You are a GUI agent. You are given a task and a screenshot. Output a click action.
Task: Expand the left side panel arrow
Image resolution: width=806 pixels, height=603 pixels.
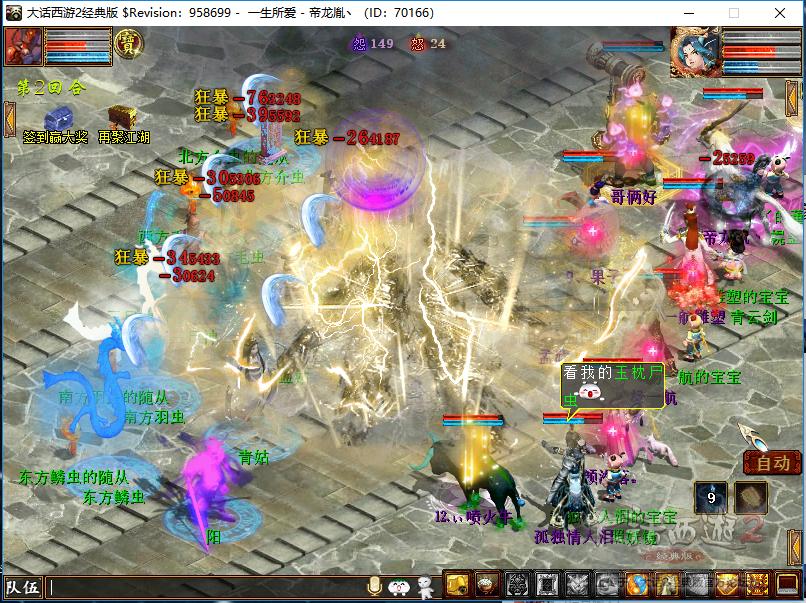point(9,118)
